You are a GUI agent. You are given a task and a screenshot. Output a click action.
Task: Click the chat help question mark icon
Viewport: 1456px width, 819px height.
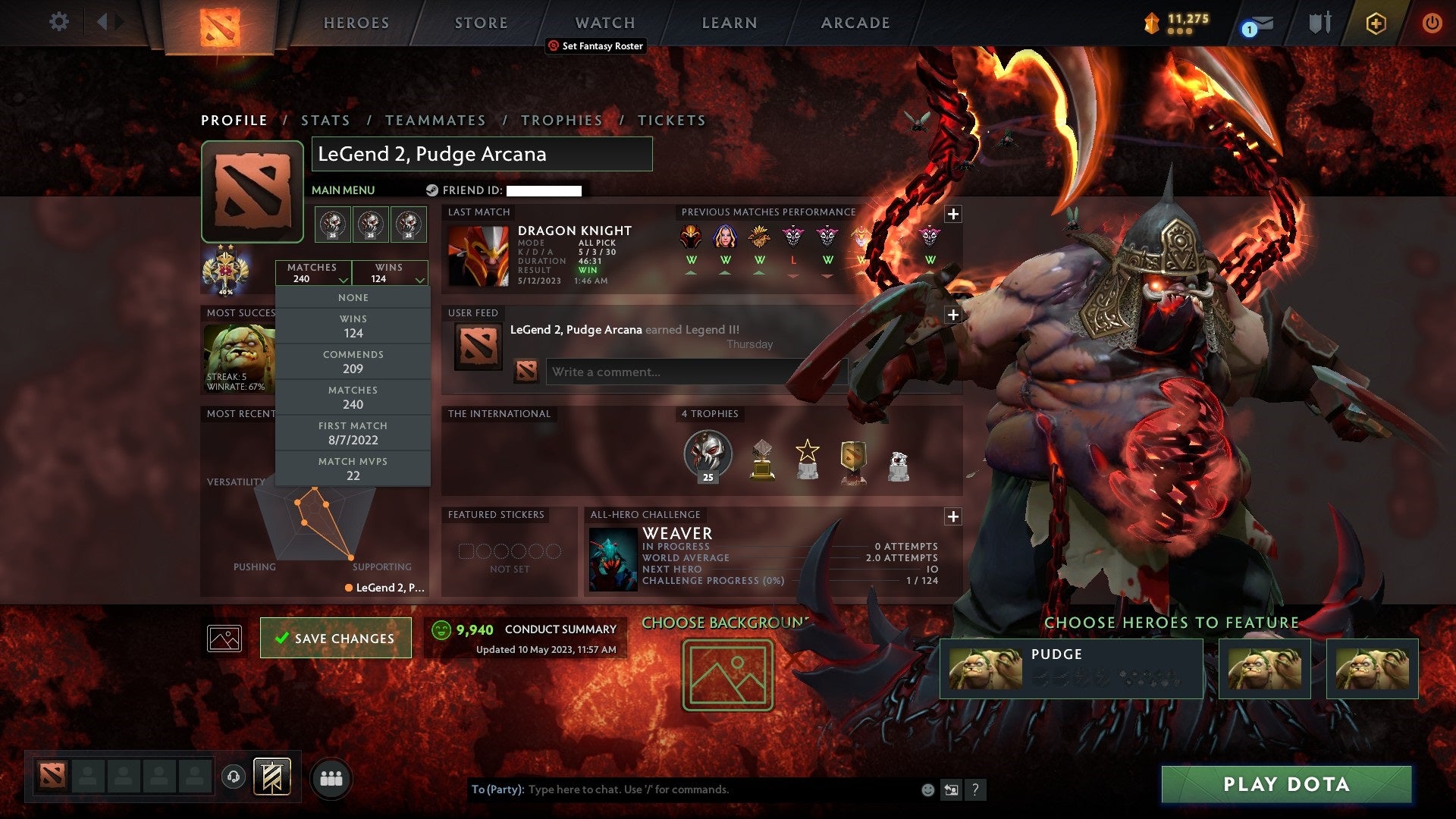[975, 789]
